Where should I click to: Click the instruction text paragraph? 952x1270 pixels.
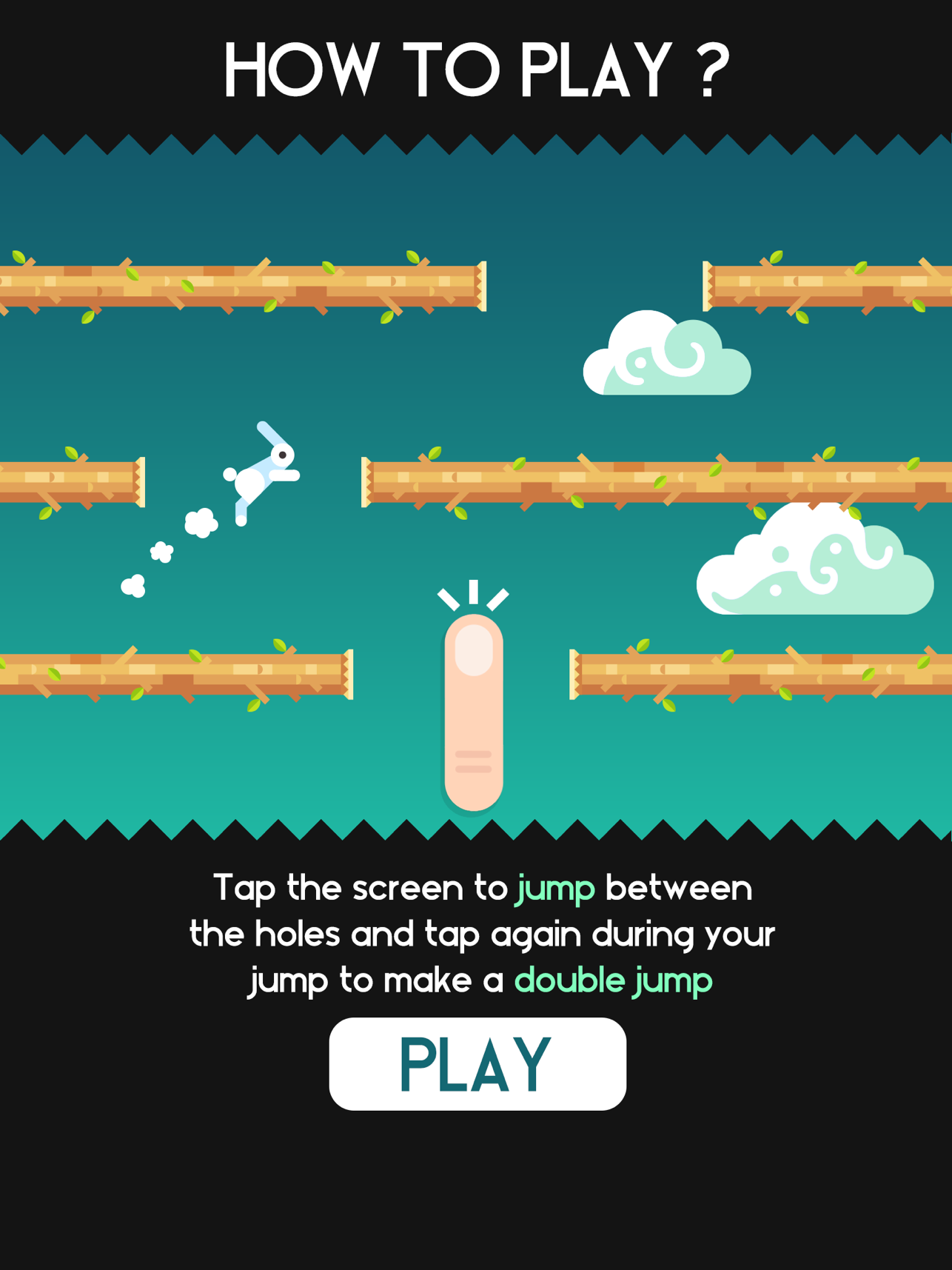point(481,933)
